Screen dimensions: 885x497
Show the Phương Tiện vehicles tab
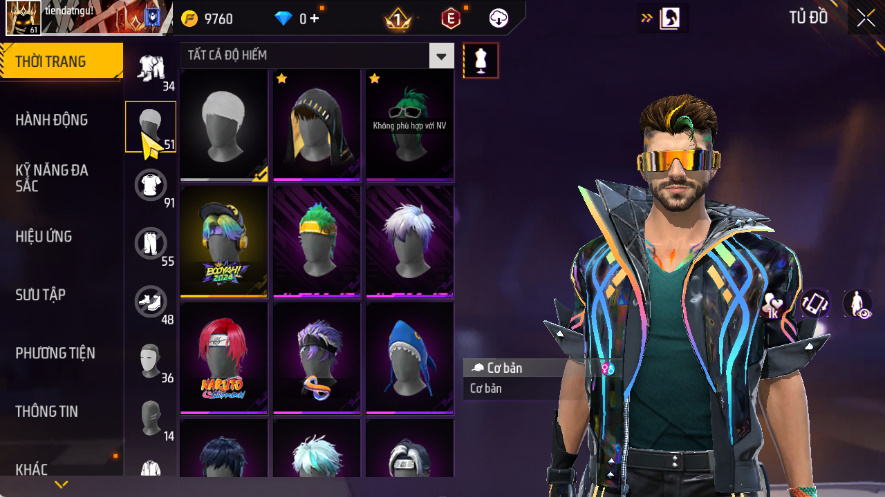60,353
